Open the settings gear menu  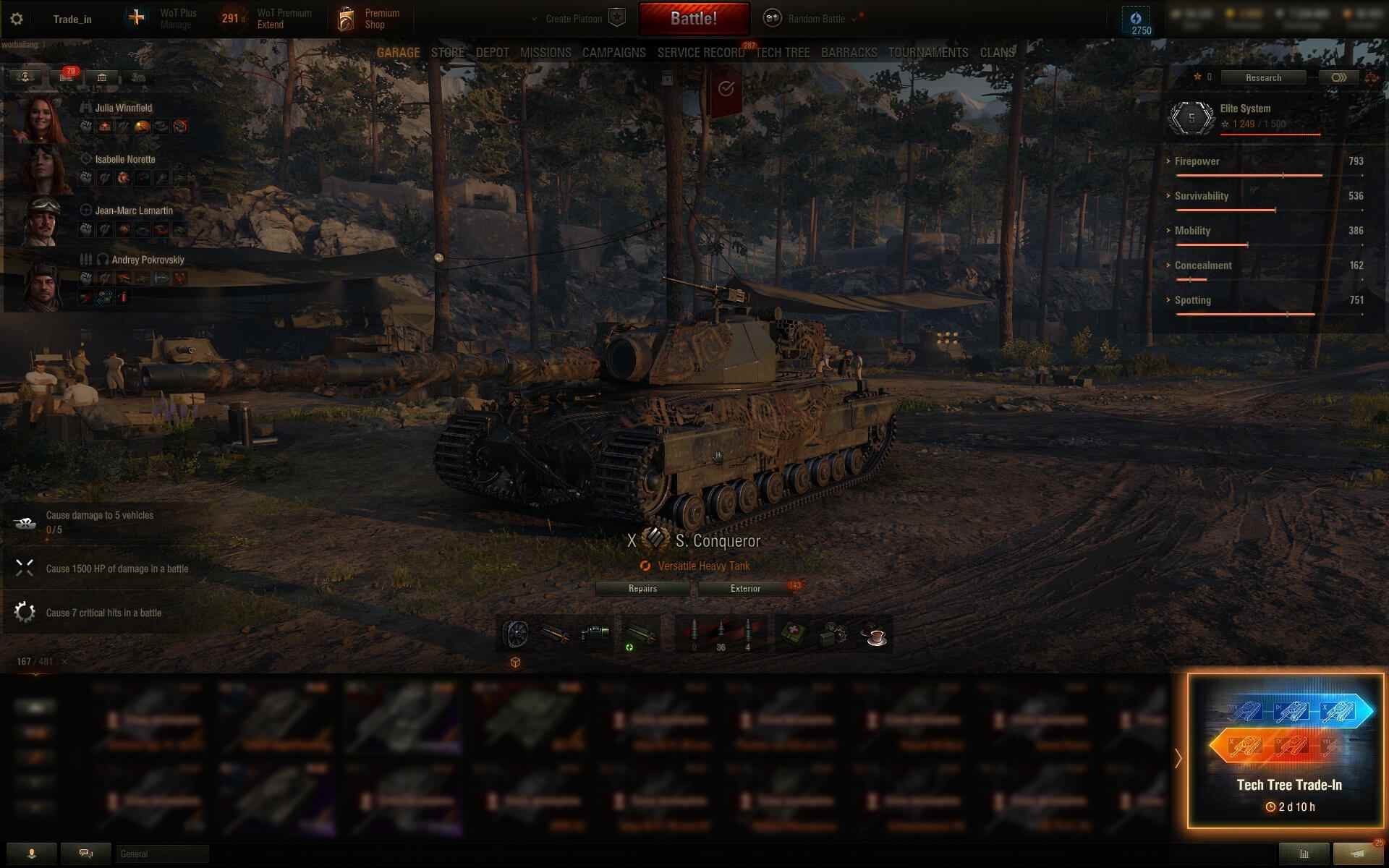pos(17,19)
